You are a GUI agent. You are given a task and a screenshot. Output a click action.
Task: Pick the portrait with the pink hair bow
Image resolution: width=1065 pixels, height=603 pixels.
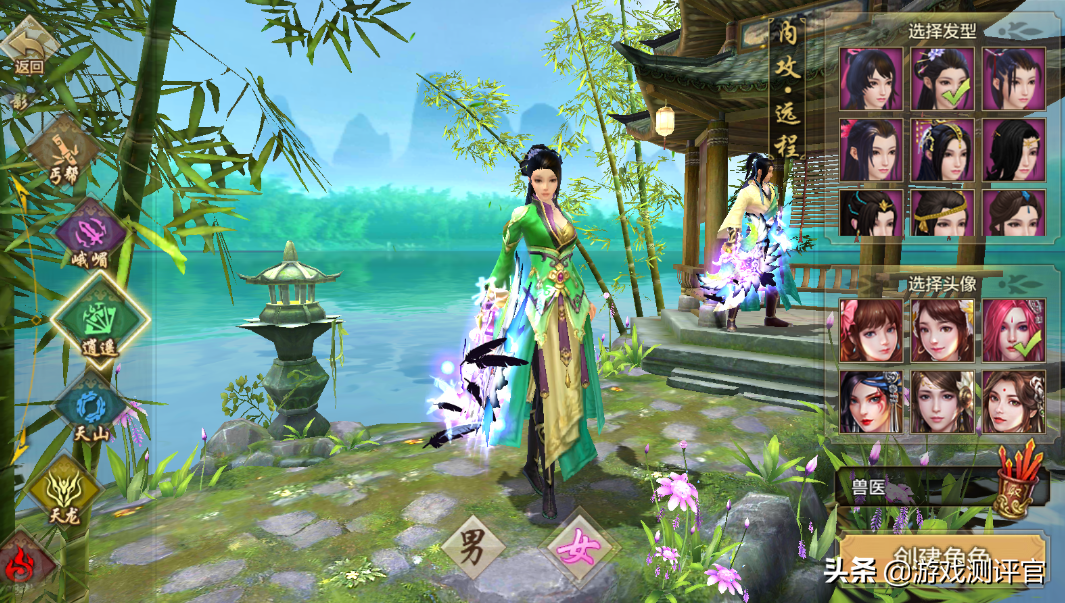[871, 330]
